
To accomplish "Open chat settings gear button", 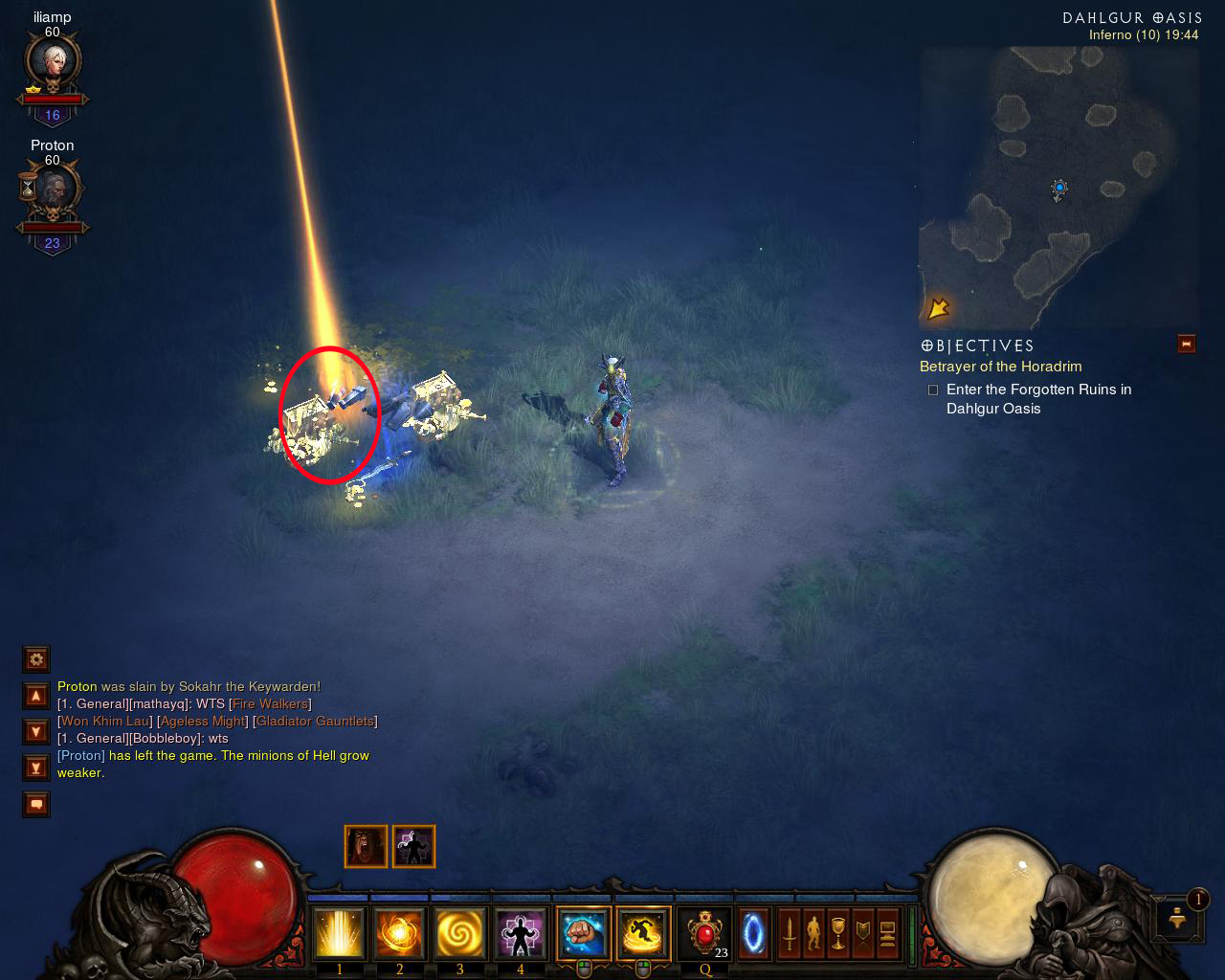I will pyautogui.click(x=36, y=659).
